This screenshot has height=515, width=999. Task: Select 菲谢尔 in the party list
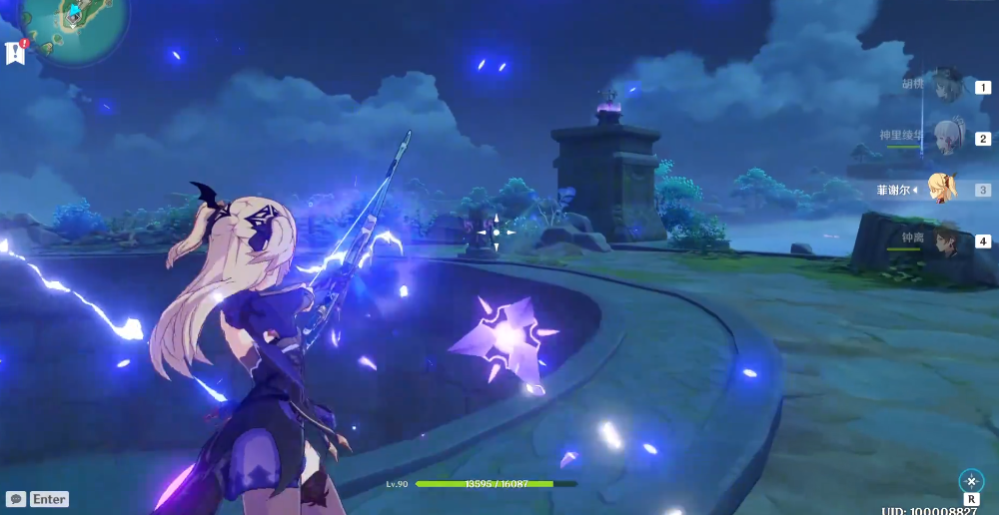(941, 188)
